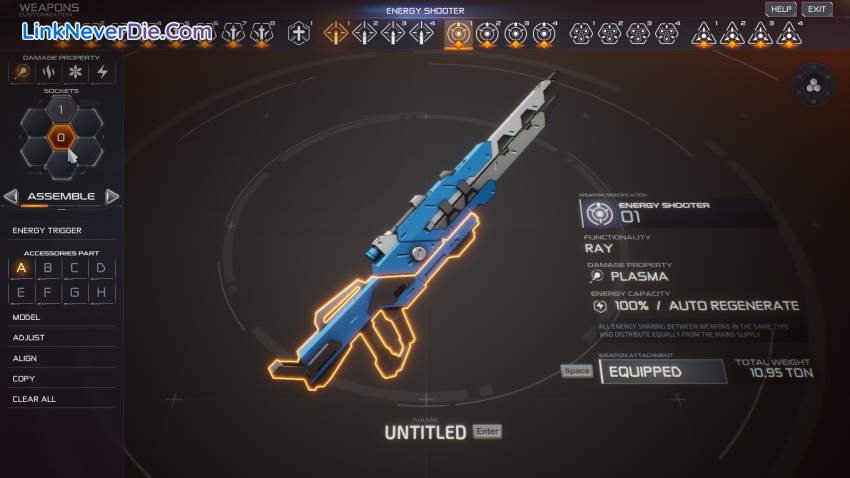Pick the snowflake damage property icon
This screenshot has height=478, width=850.
[x=74, y=73]
